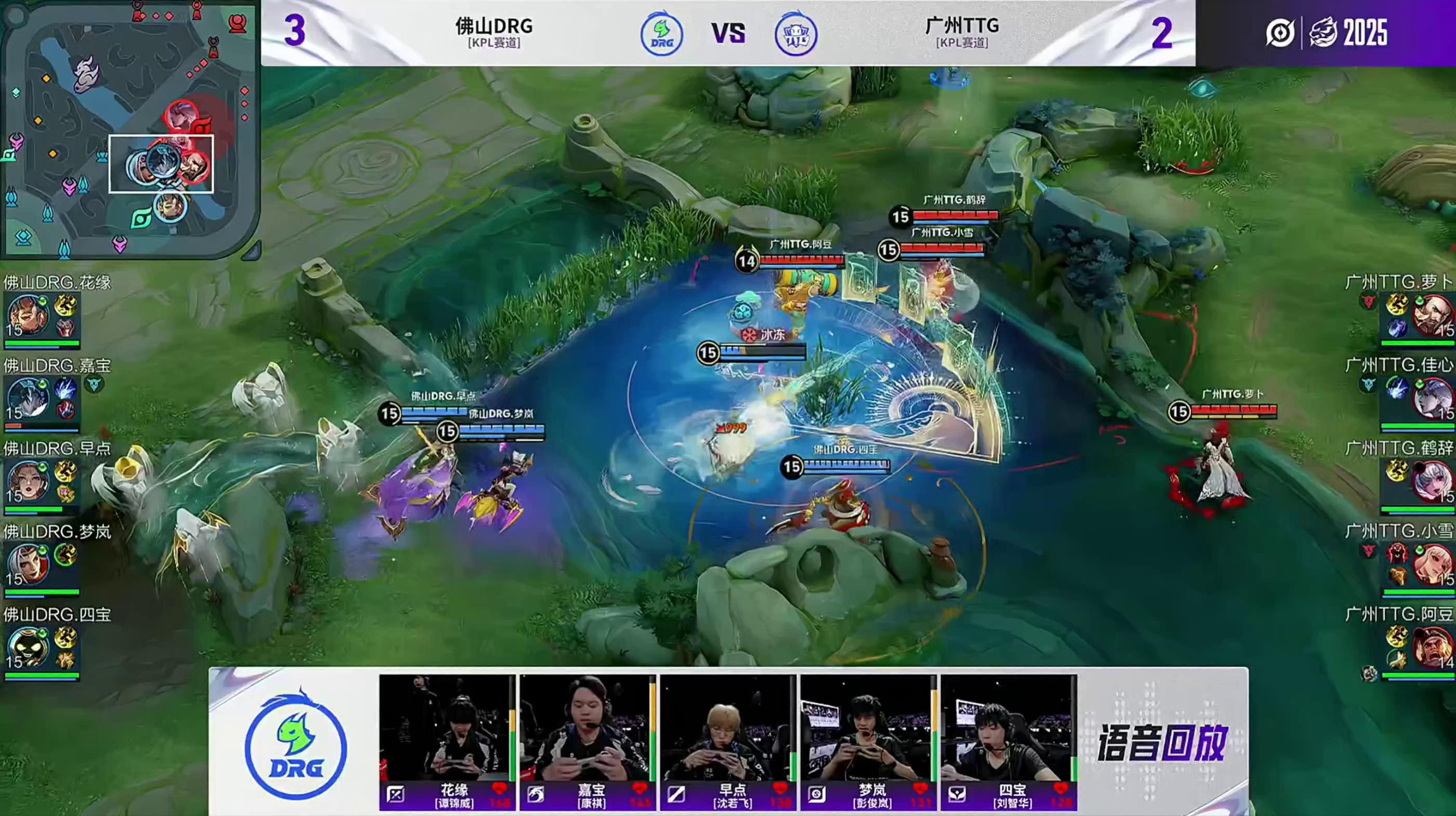Click the DRG team logo beside VS
Viewport: 1456px width, 816px height.
tap(661, 35)
